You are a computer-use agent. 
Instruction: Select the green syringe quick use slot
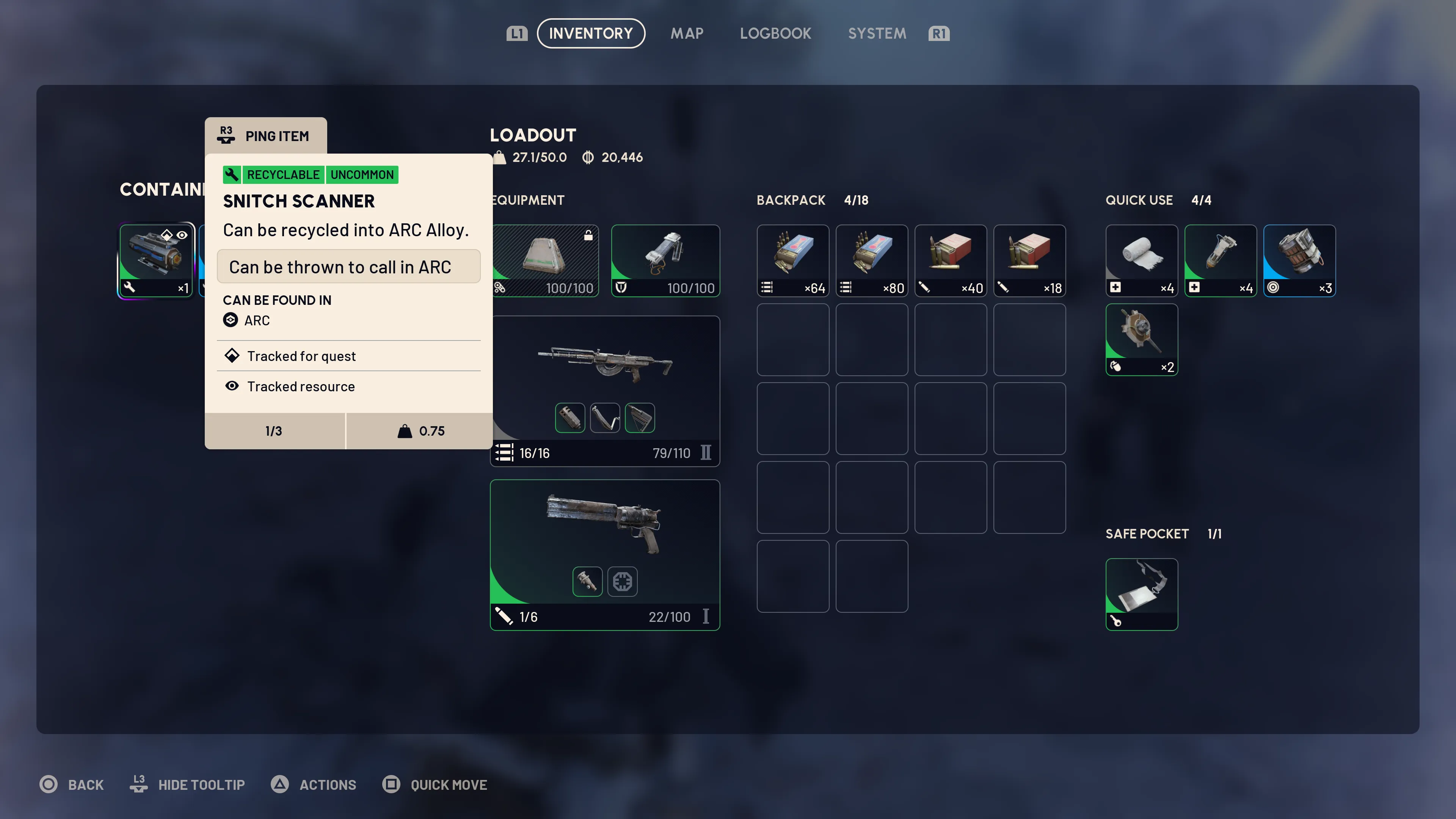(x=1220, y=260)
